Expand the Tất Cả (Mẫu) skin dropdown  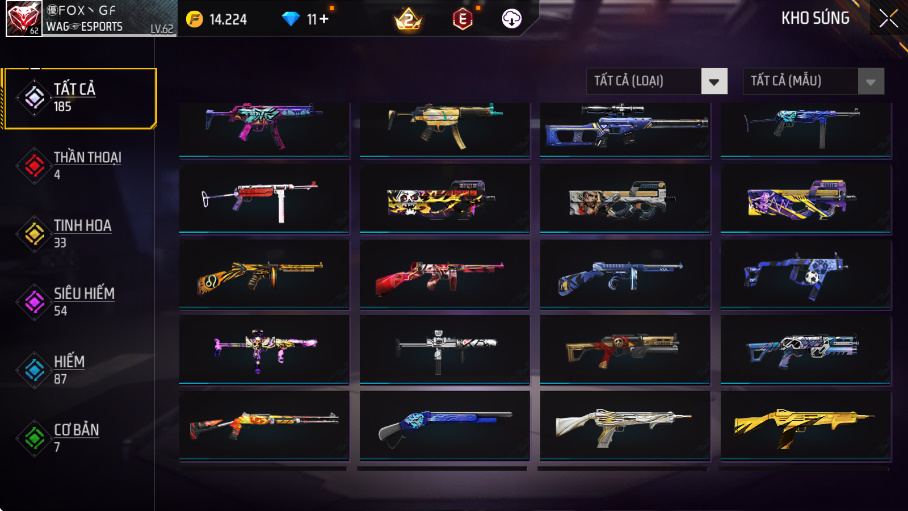(x=813, y=81)
